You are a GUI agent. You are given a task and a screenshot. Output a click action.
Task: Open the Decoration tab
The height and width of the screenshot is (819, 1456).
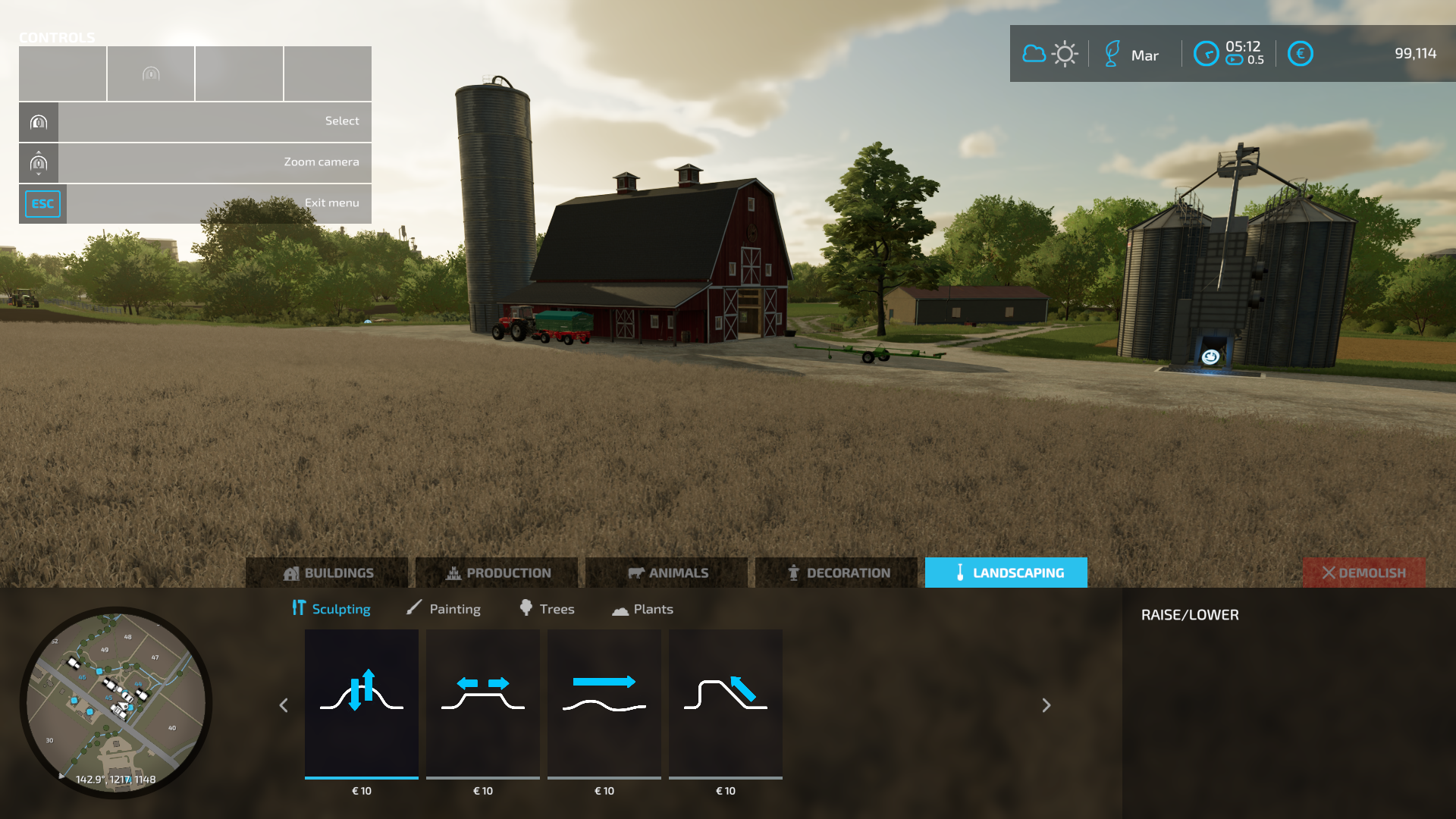click(837, 573)
